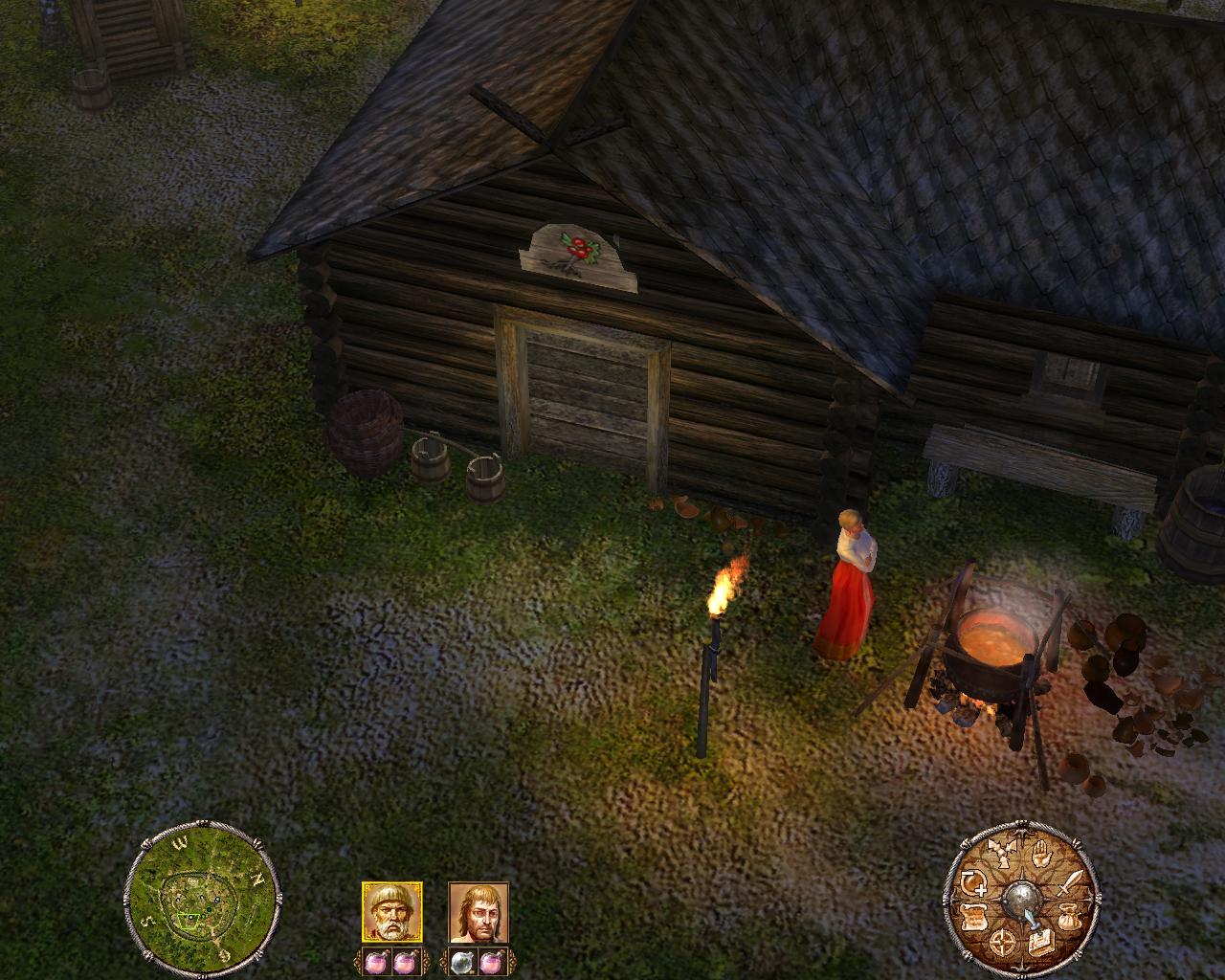Use the first pink potion under the elder's portrait
This screenshot has height=980, width=1225.
click(x=377, y=963)
